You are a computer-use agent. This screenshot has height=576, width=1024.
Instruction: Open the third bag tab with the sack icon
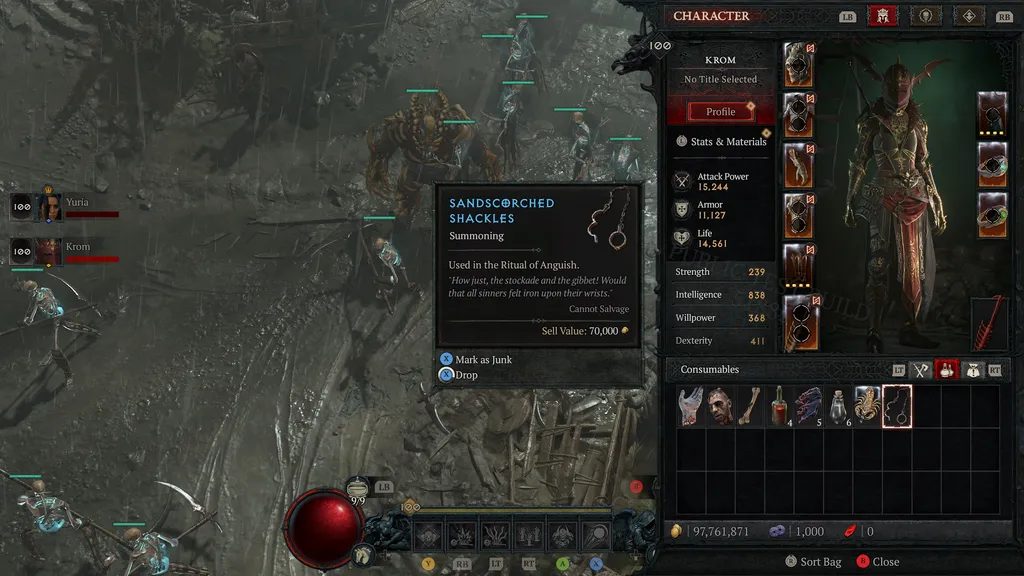pyautogui.click(x=971, y=370)
